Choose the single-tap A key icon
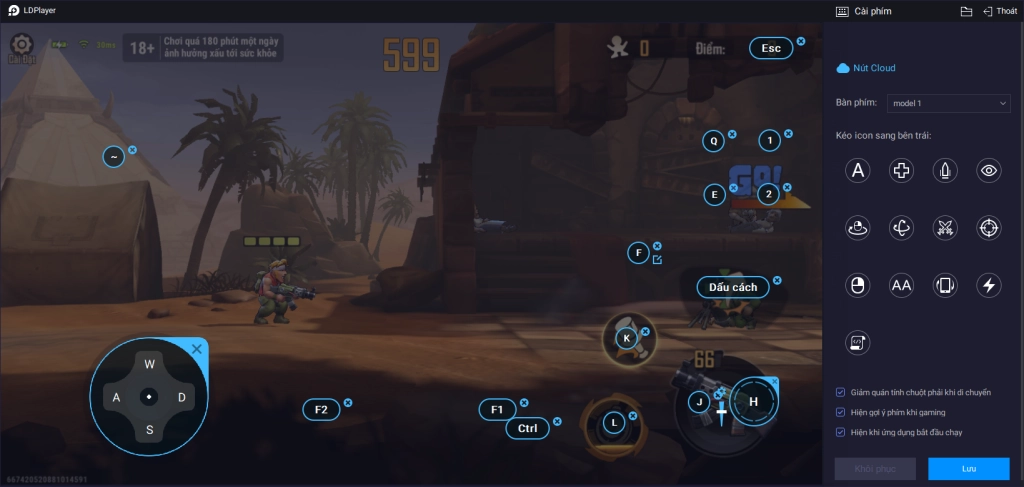 [857, 171]
